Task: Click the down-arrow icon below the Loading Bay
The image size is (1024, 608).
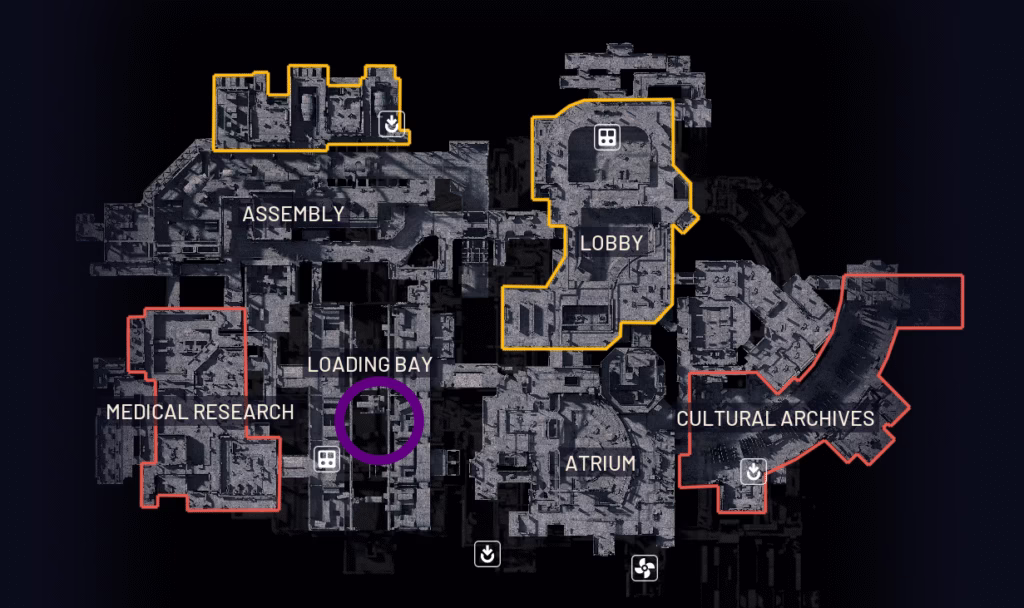Action: tap(487, 553)
